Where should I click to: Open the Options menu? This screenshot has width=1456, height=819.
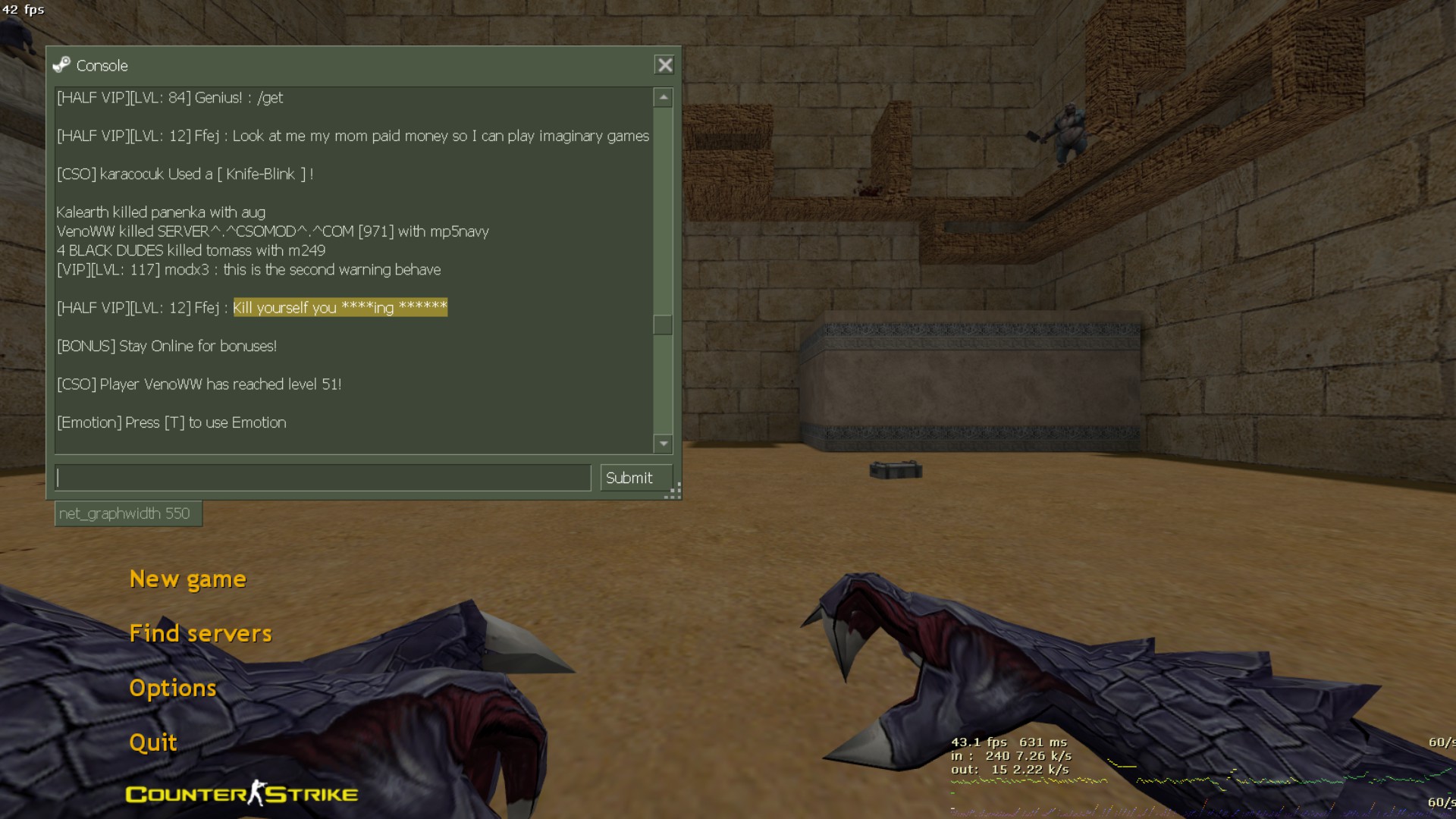173,689
